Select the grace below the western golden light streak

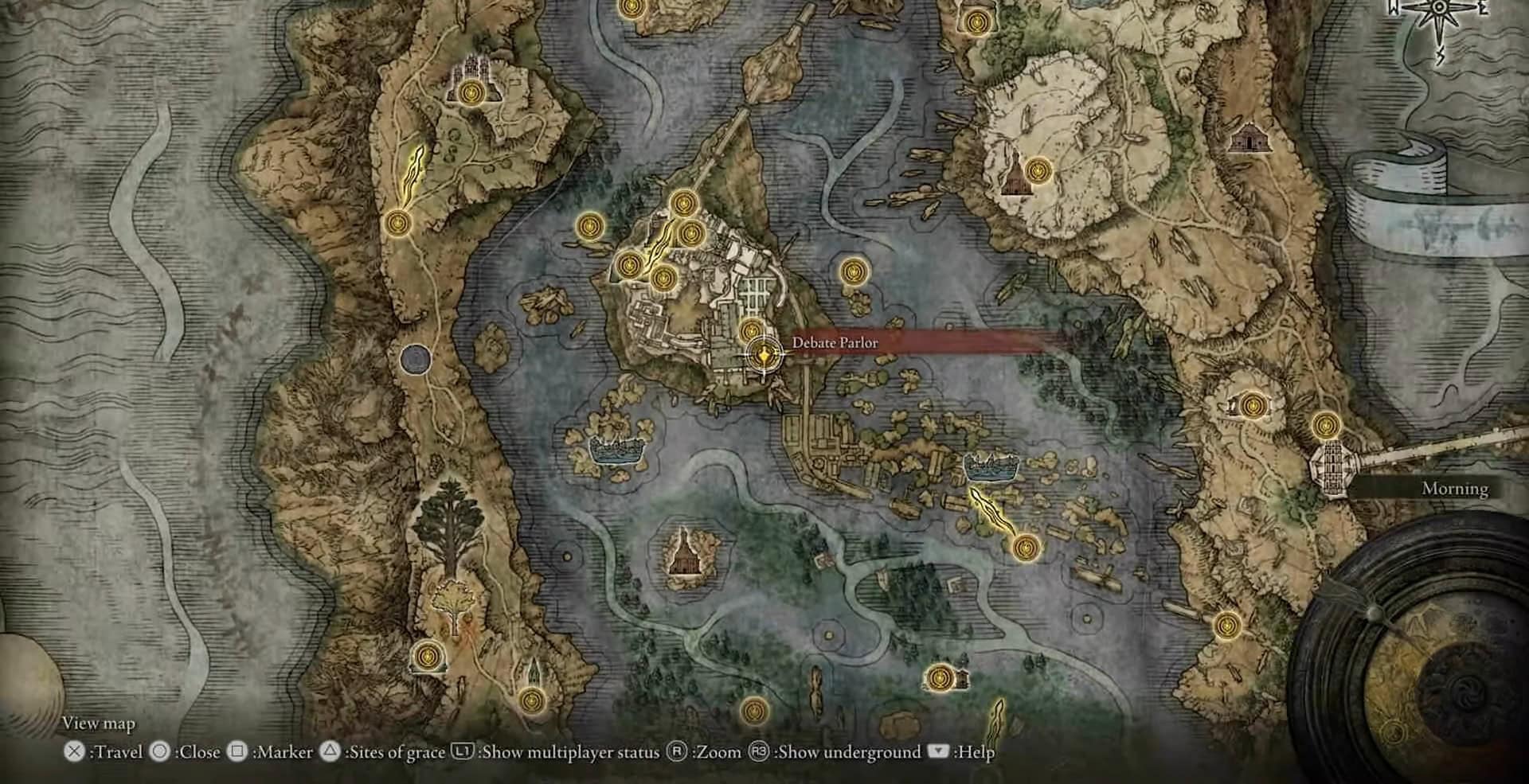[x=397, y=222]
